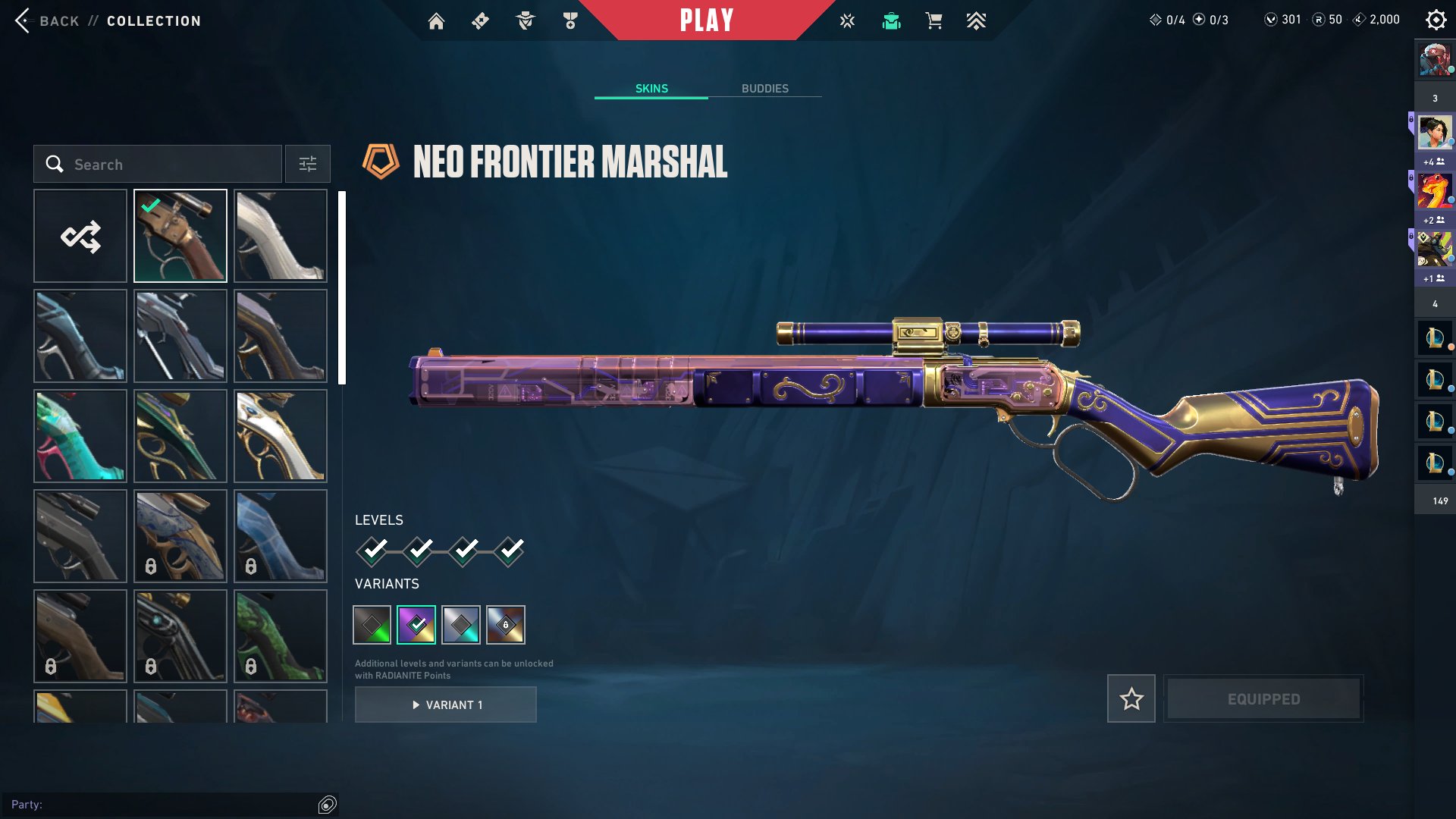Switch to the Buddies tab
This screenshot has width=1456, height=819.
pyautogui.click(x=764, y=89)
